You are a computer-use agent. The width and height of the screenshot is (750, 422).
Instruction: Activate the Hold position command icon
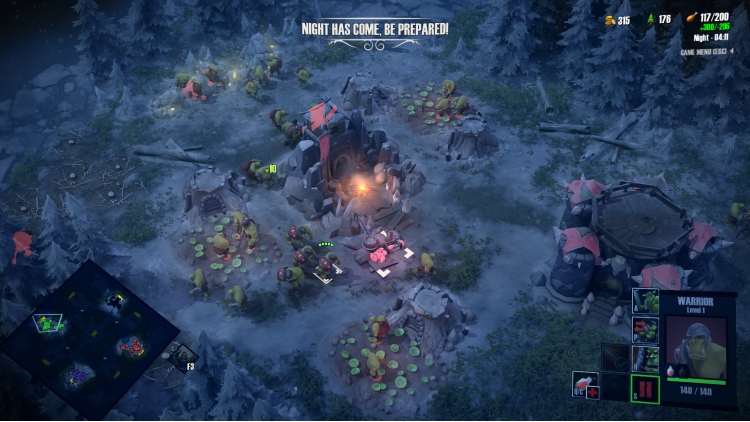[646, 359]
